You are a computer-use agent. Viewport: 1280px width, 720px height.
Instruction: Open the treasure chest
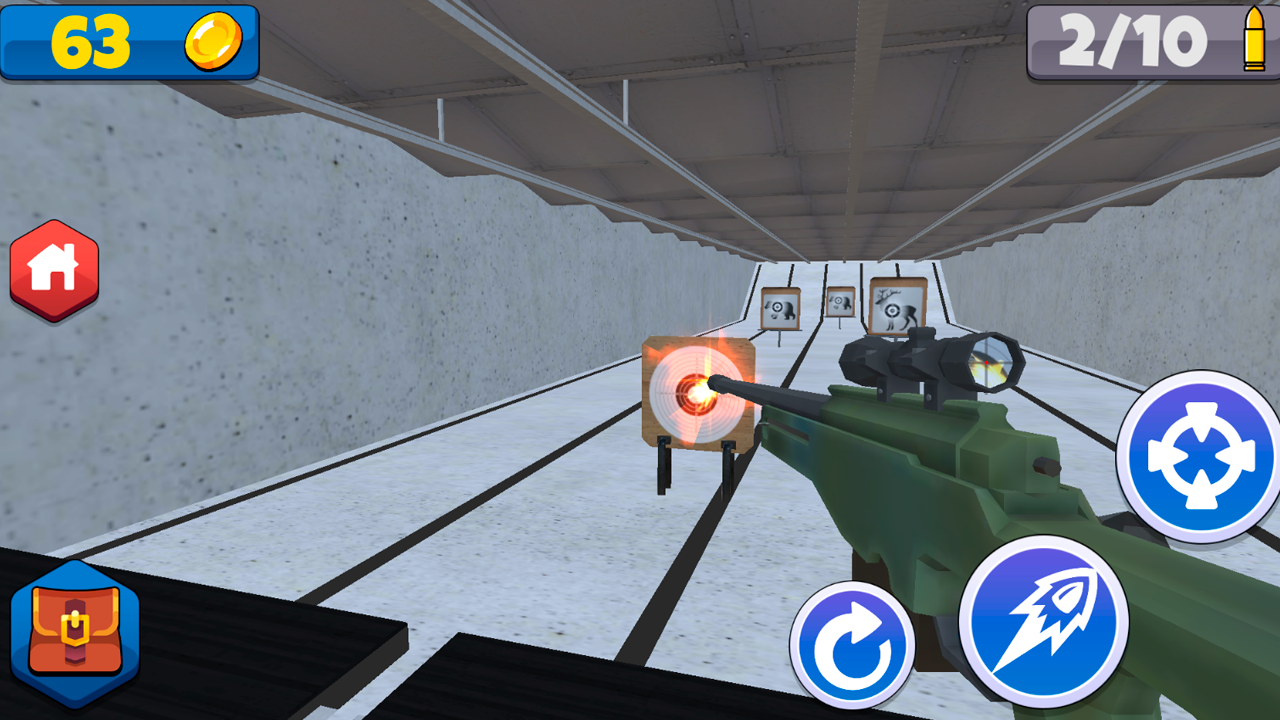click(x=75, y=630)
